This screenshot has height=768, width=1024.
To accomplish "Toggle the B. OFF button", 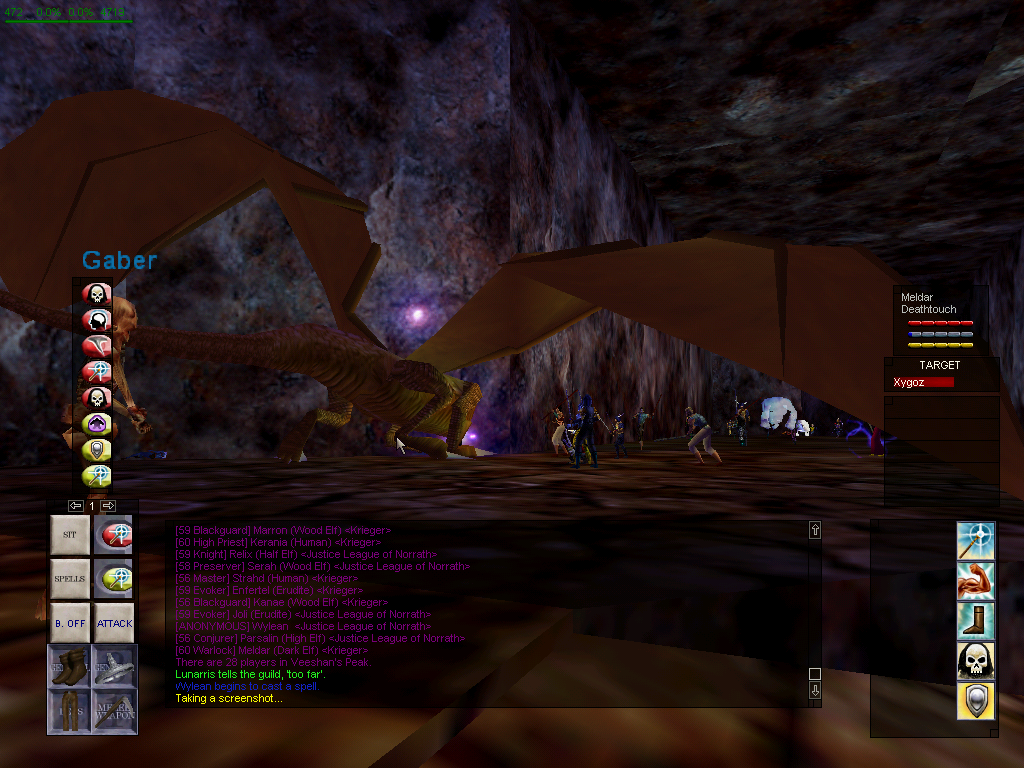I will (x=69, y=622).
